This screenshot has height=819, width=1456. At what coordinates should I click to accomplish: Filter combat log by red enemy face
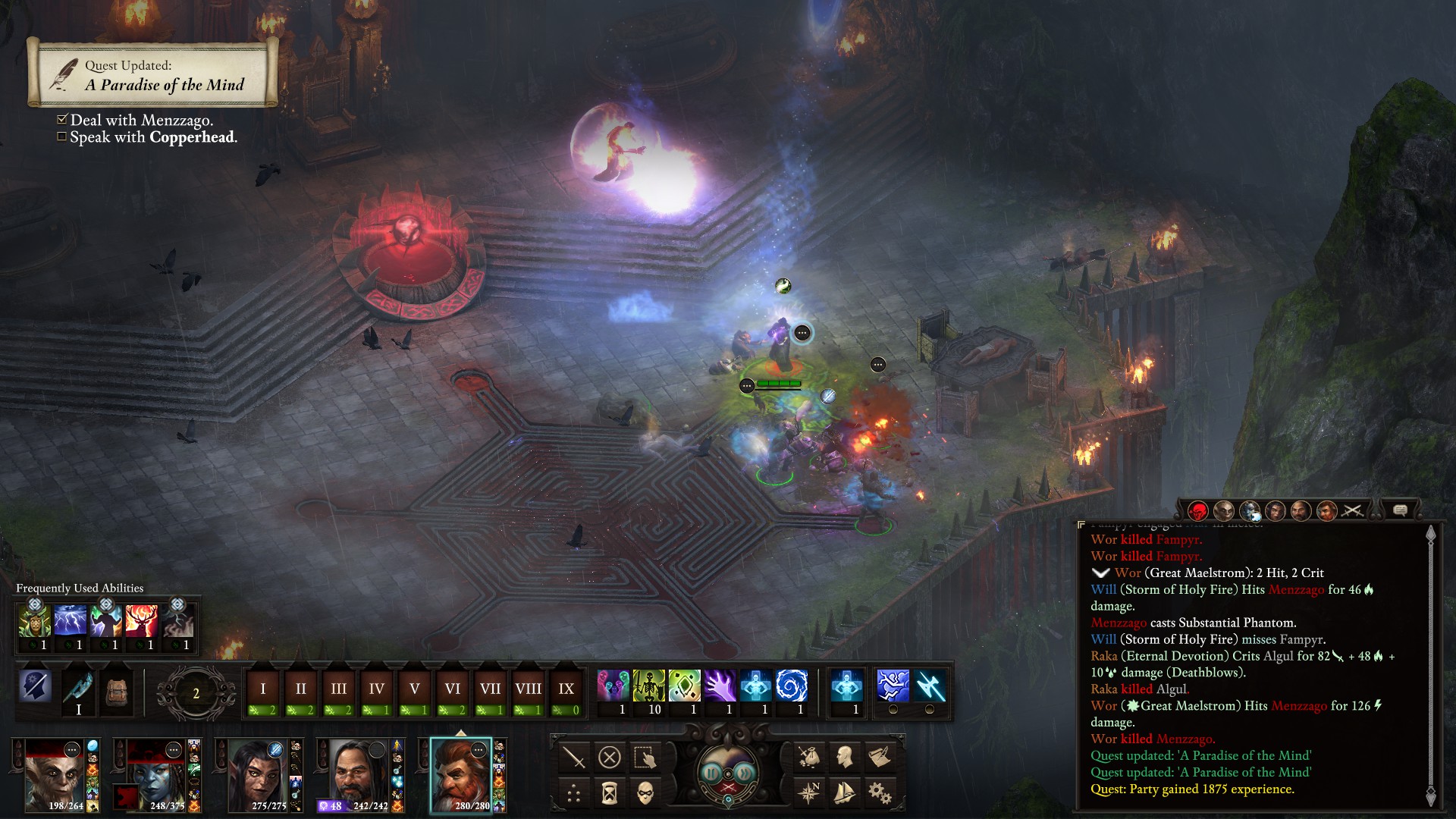pyautogui.click(x=1197, y=511)
